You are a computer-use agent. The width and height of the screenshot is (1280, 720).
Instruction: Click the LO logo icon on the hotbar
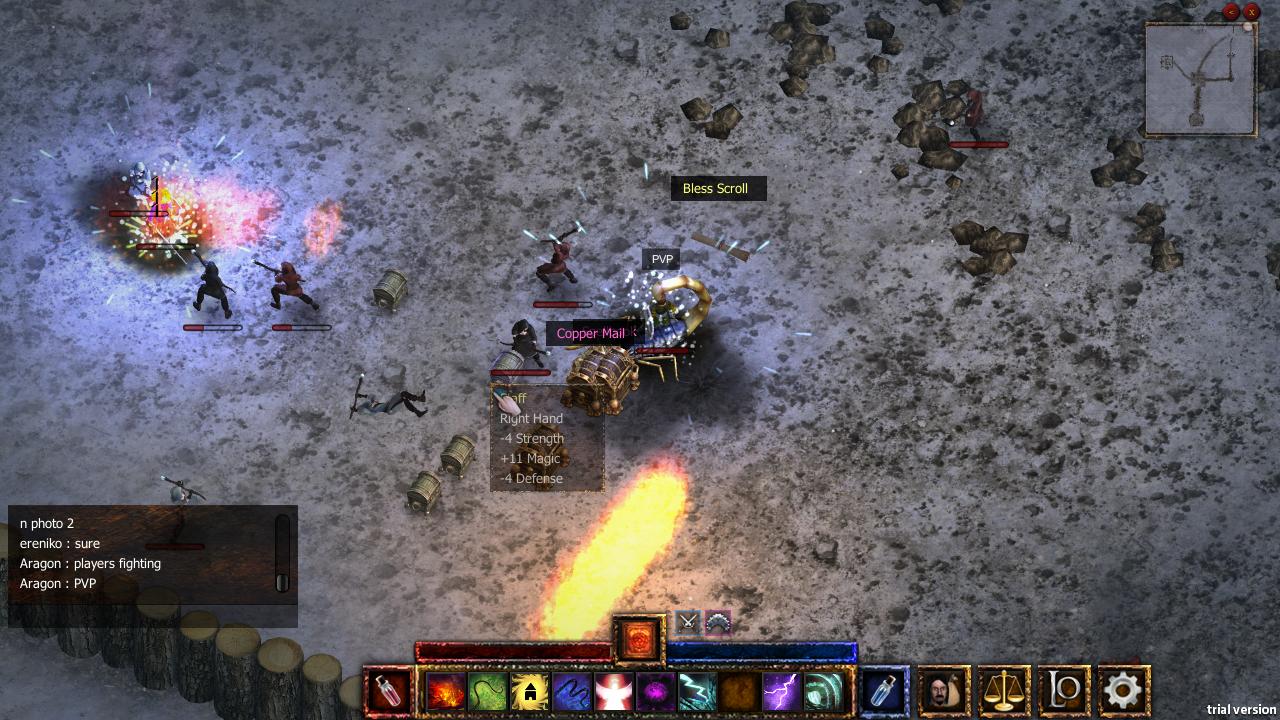pyautogui.click(x=1063, y=689)
